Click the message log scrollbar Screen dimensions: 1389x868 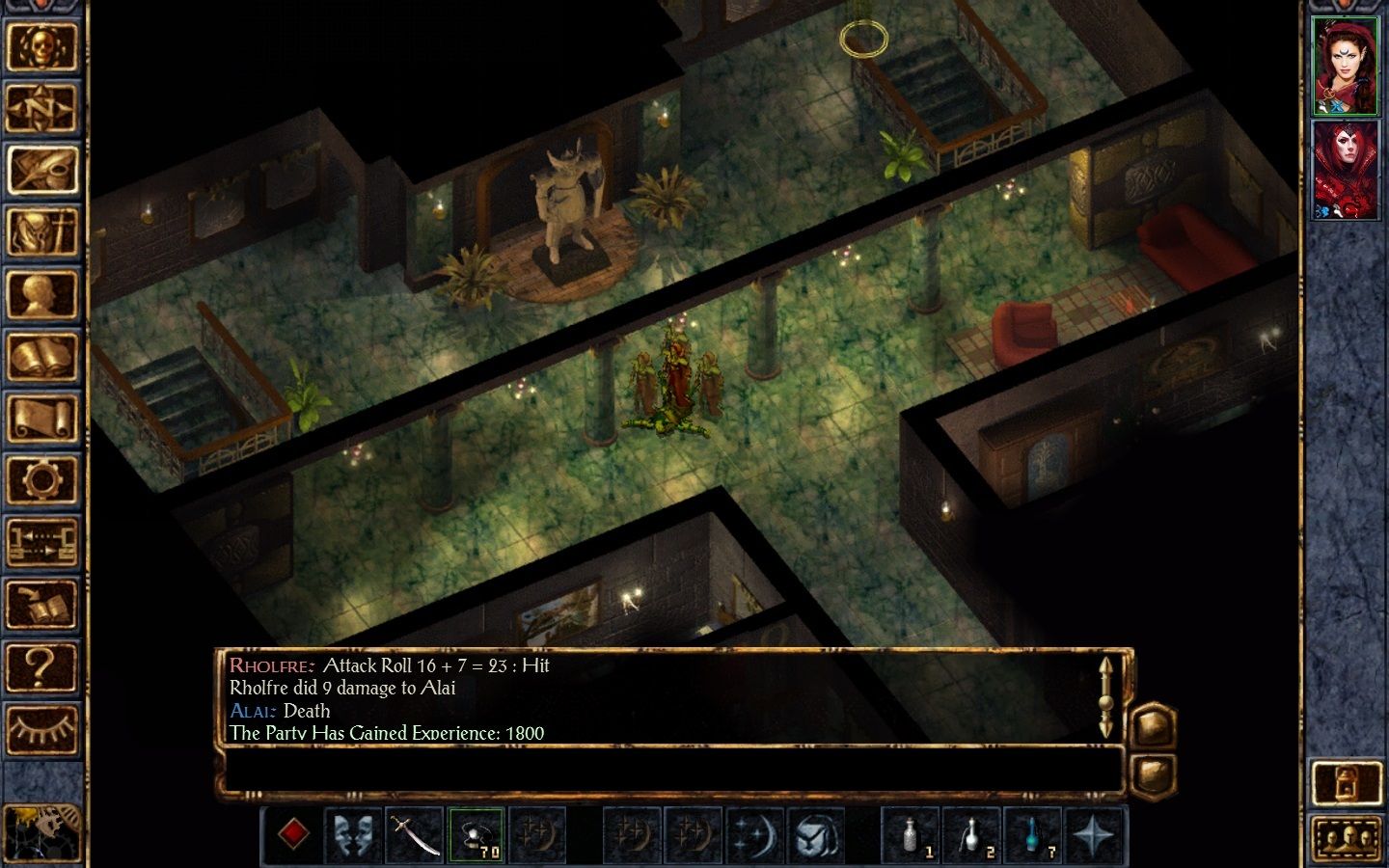(x=1105, y=698)
